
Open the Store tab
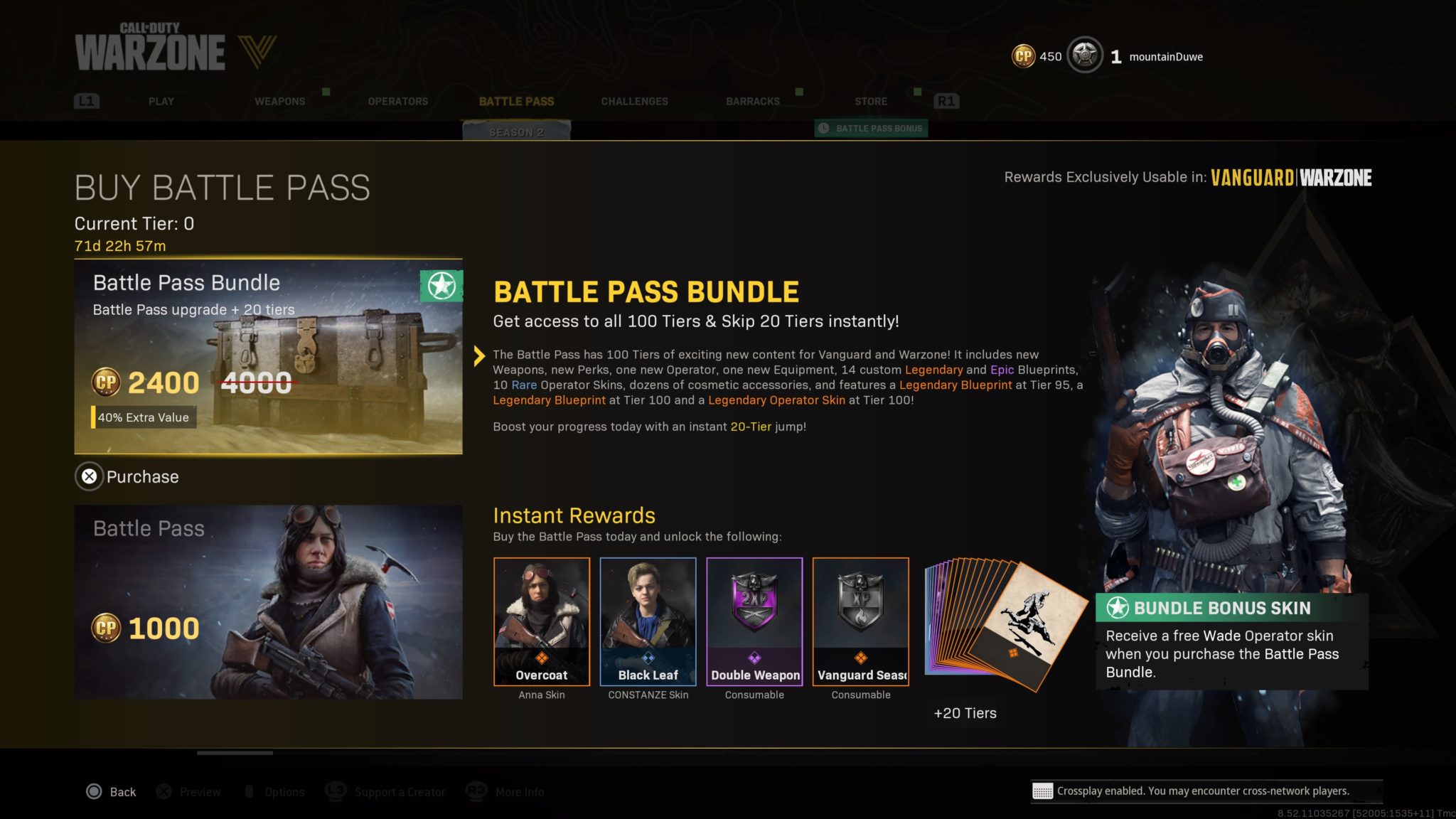871,101
